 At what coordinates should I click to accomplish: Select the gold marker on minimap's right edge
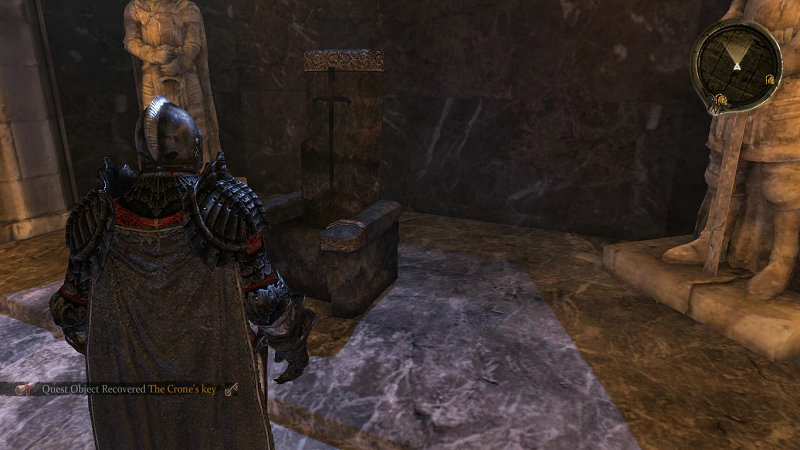768,79
